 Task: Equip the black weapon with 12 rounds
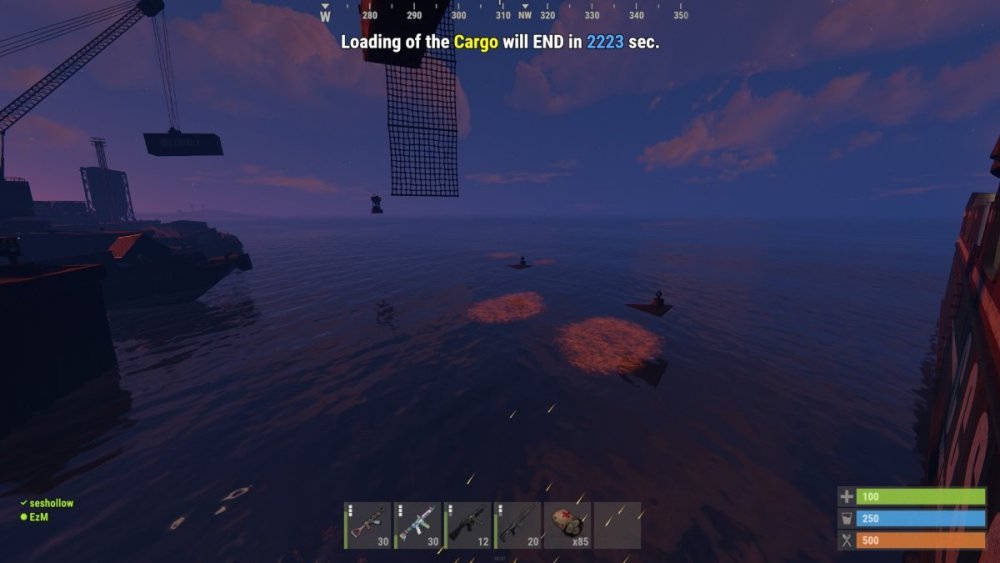point(468,525)
